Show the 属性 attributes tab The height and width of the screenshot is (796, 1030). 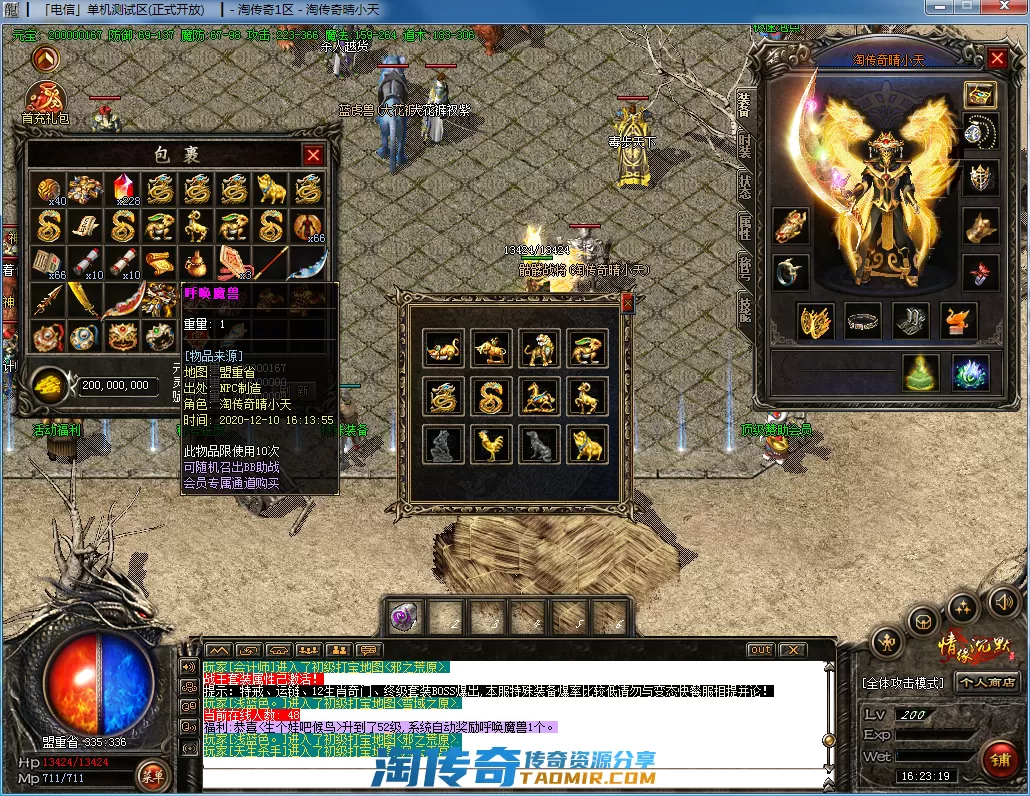(x=744, y=227)
